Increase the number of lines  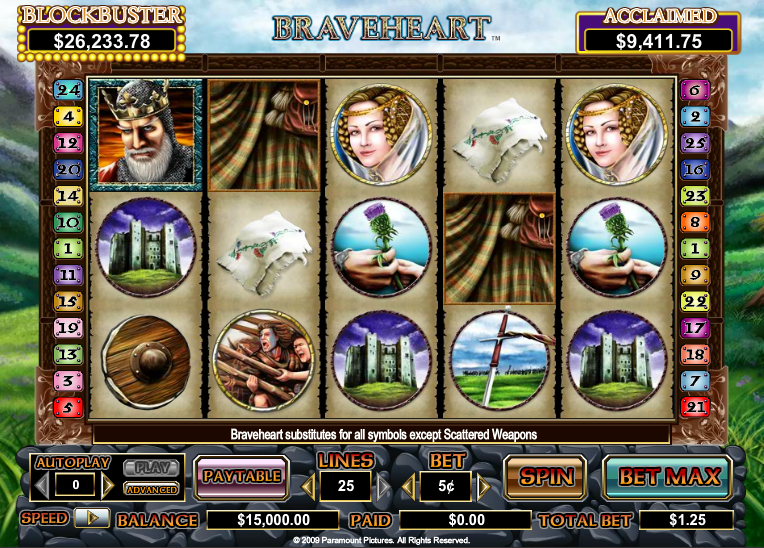[x=381, y=487]
